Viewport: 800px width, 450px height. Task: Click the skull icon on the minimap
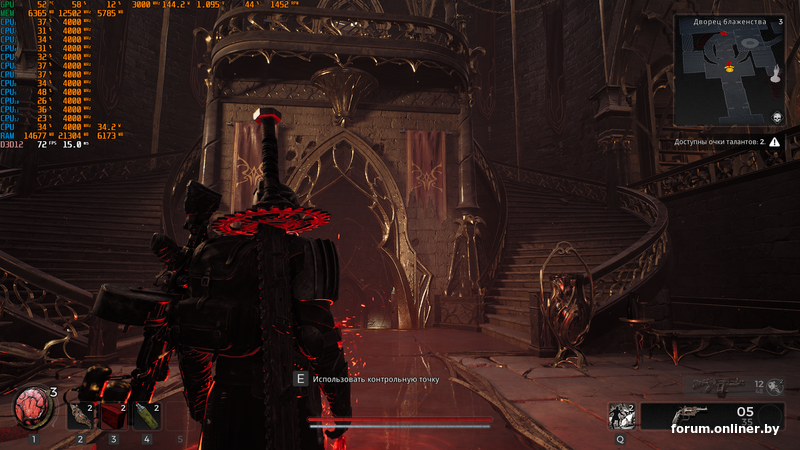click(x=775, y=118)
